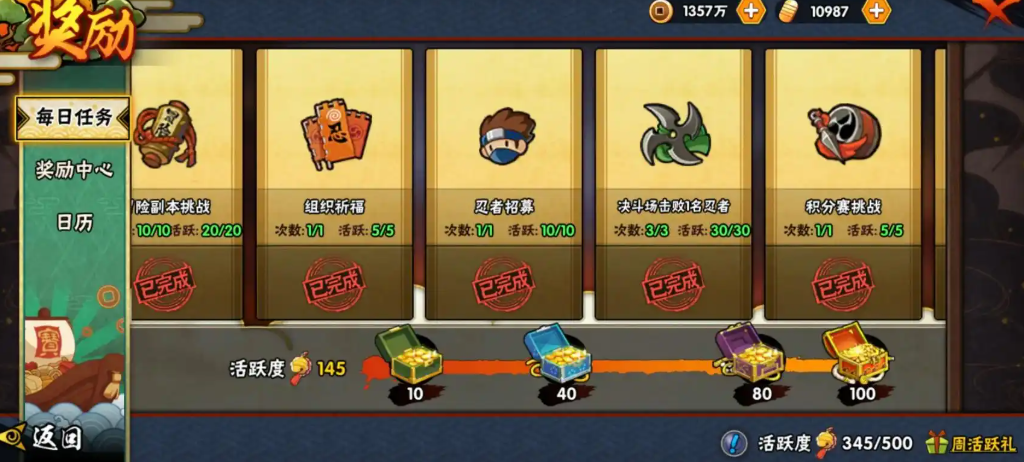
Task: Open the 奖励中心 tab
Action: click(x=73, y=170)
